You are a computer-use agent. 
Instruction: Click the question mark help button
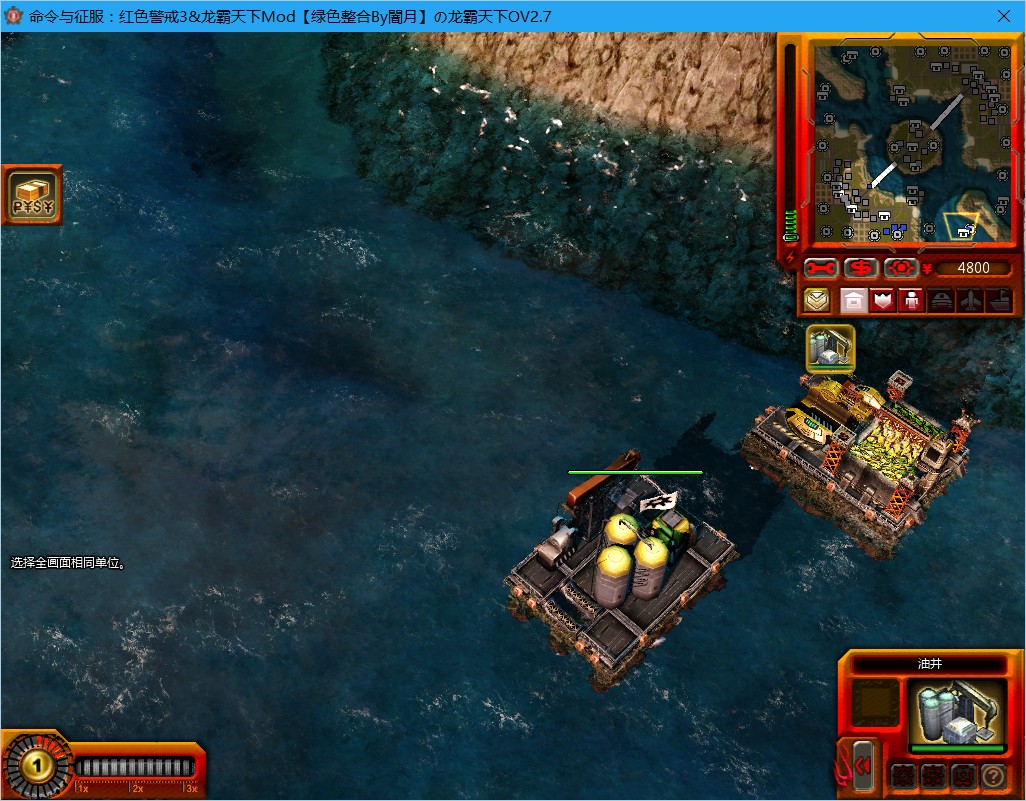(993, 775)
